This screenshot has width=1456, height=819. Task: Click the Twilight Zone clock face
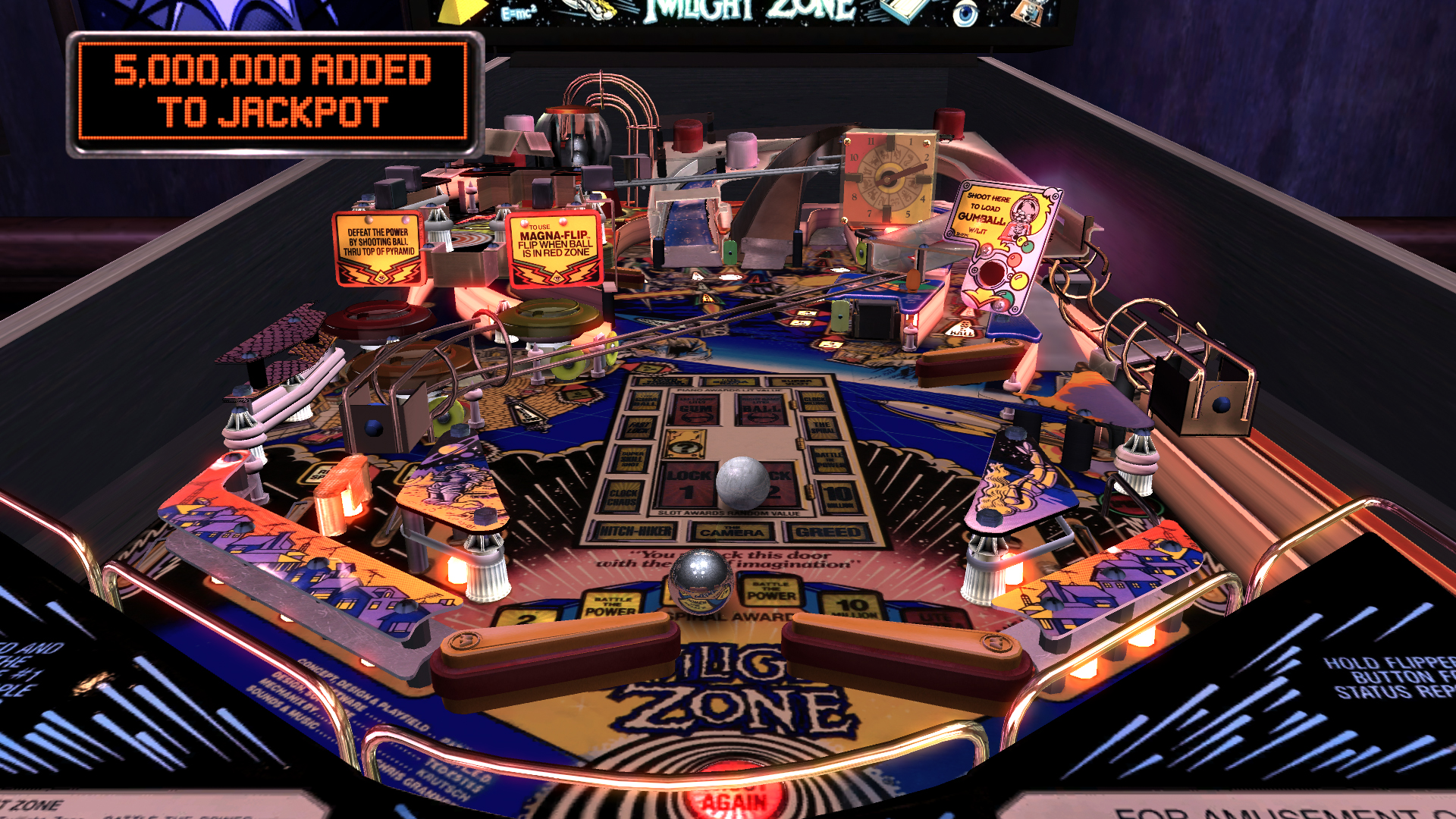coord(886,178)
